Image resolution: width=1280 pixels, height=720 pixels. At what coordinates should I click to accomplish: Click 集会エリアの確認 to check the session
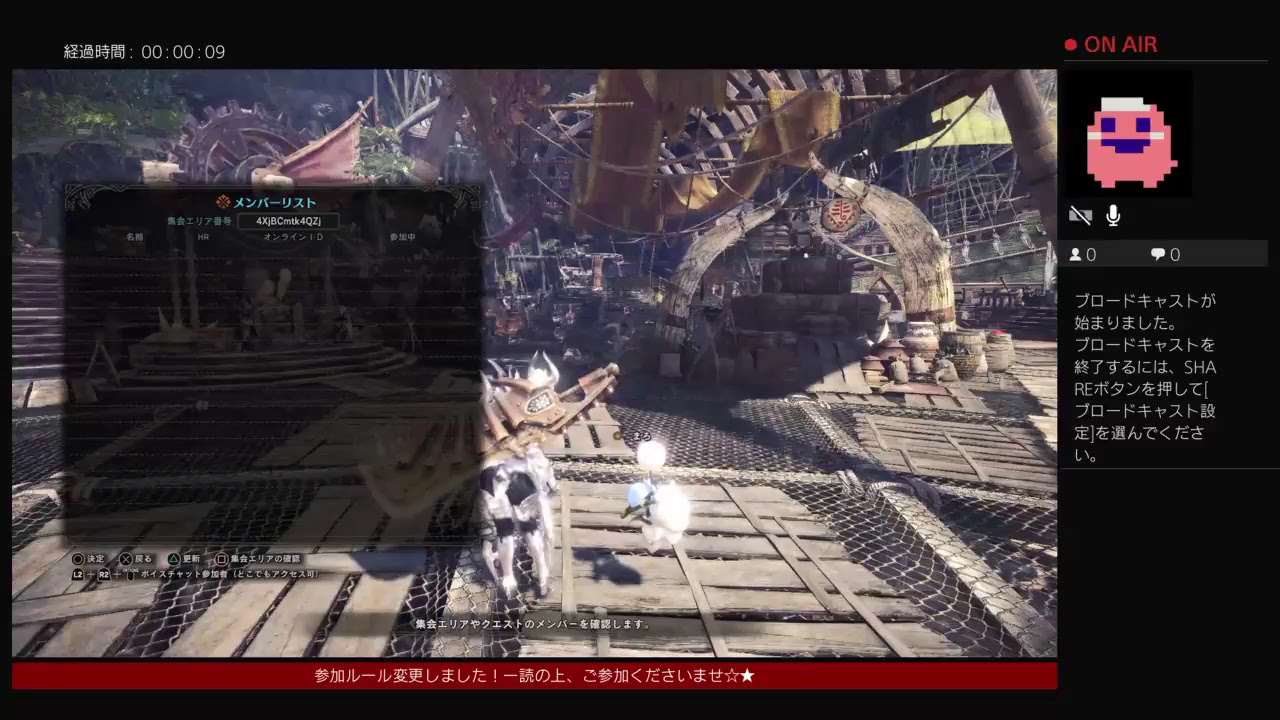tap(266, 559)
